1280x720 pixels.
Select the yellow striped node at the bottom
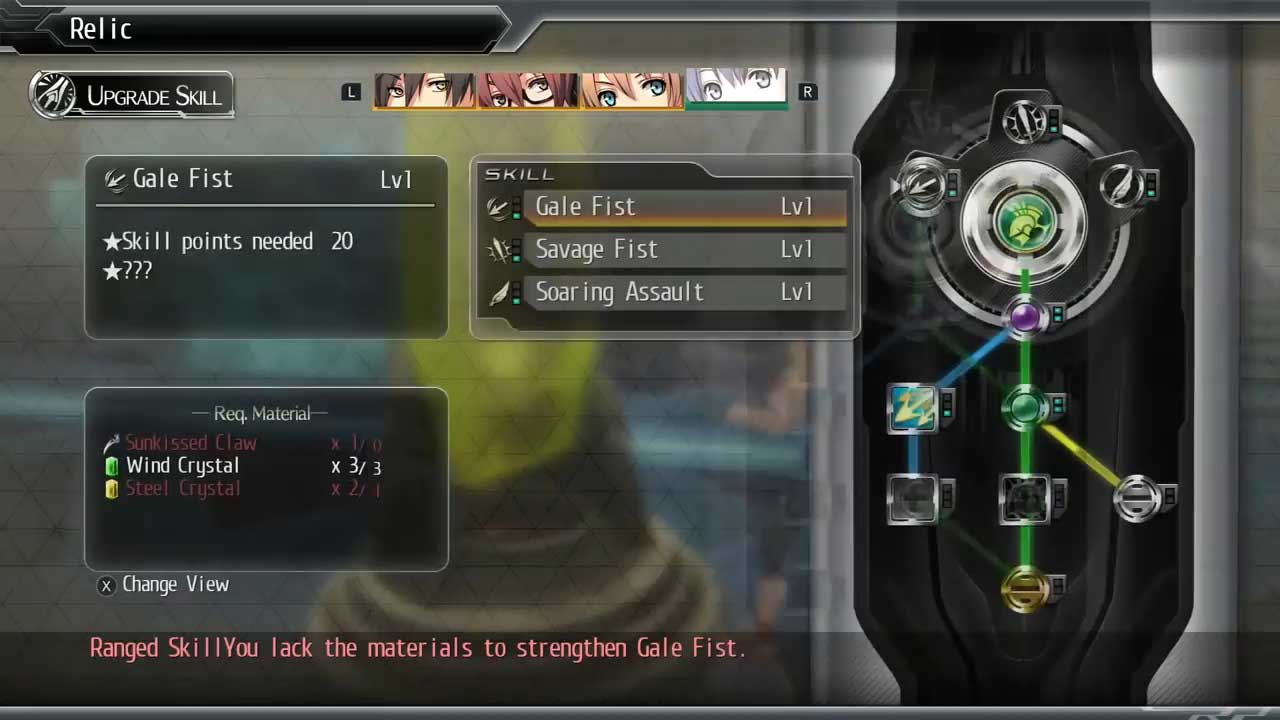1025,588
